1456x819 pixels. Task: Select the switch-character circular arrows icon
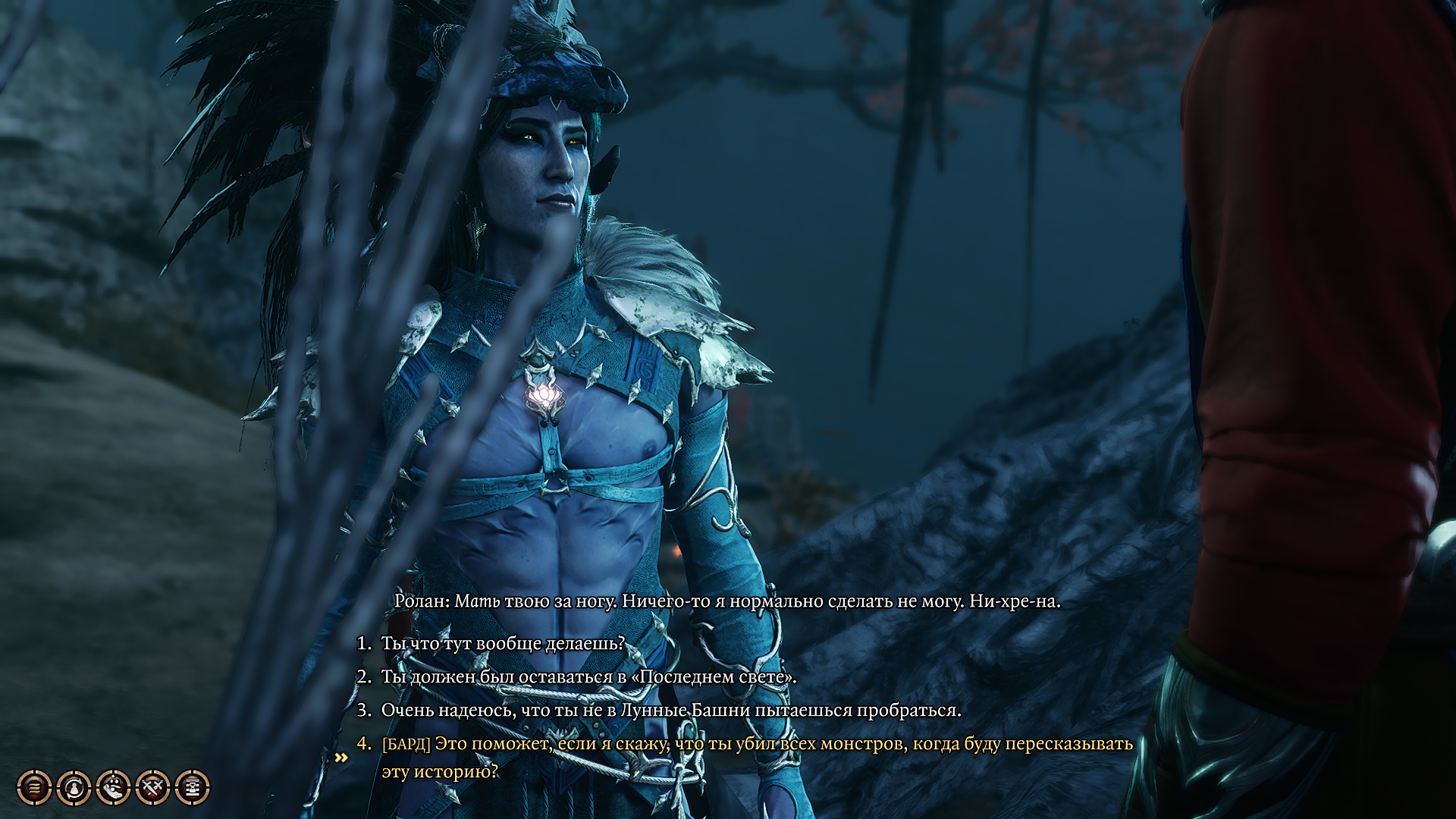coord(73,786)
